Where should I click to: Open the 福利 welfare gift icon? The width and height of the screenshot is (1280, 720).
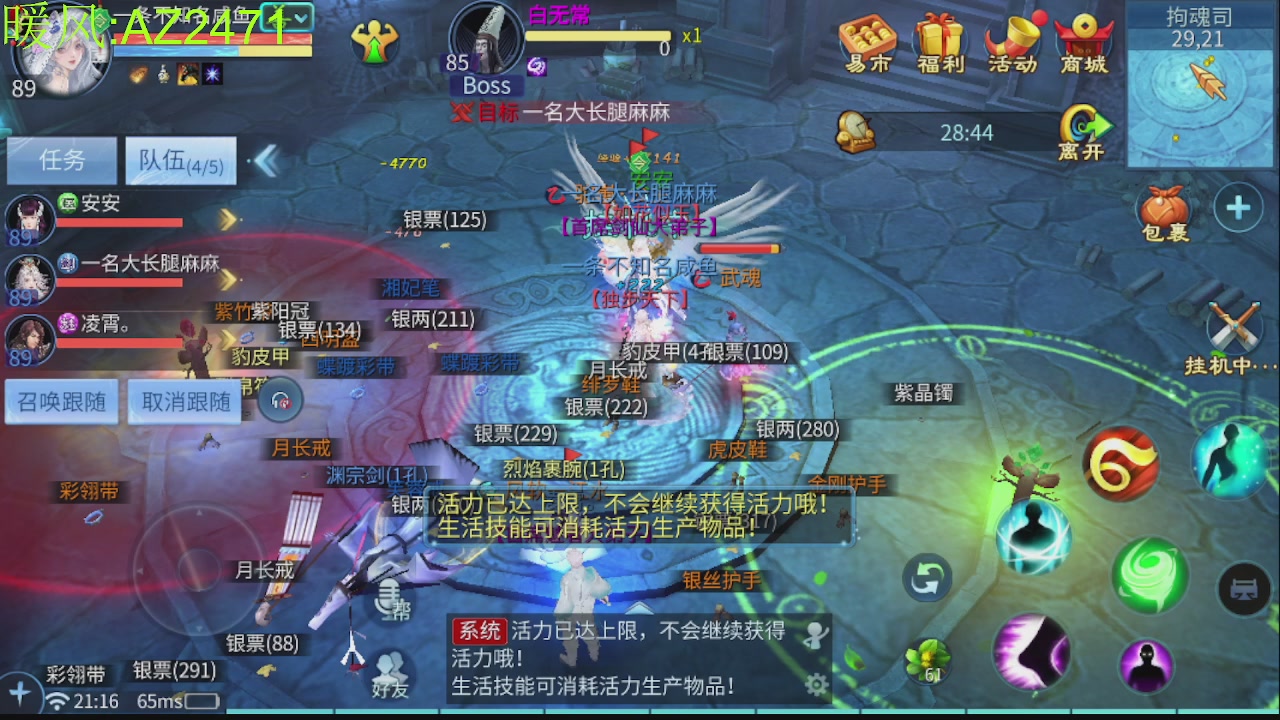pyautogui.click(x=938, y=40)
